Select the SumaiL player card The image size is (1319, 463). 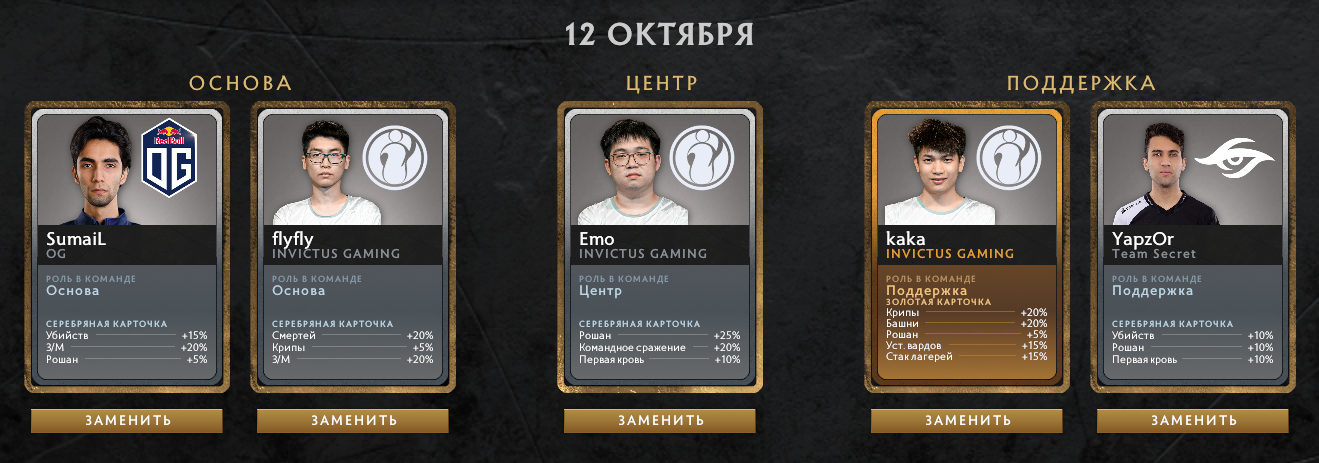click(127, 247)
